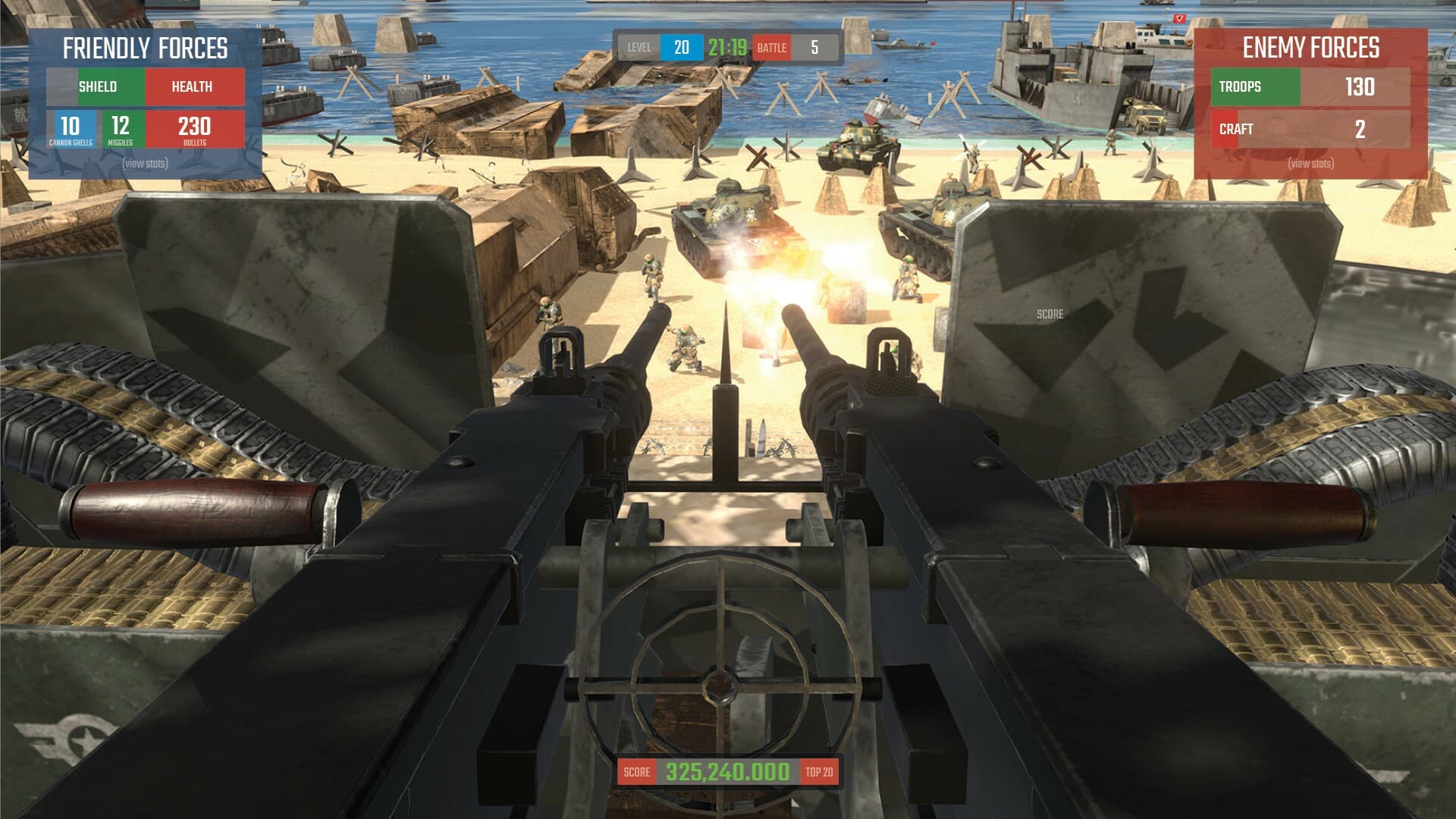
Task: Toggle the HEALTH indicator in Friendly Forces
Action: [194, 86]
